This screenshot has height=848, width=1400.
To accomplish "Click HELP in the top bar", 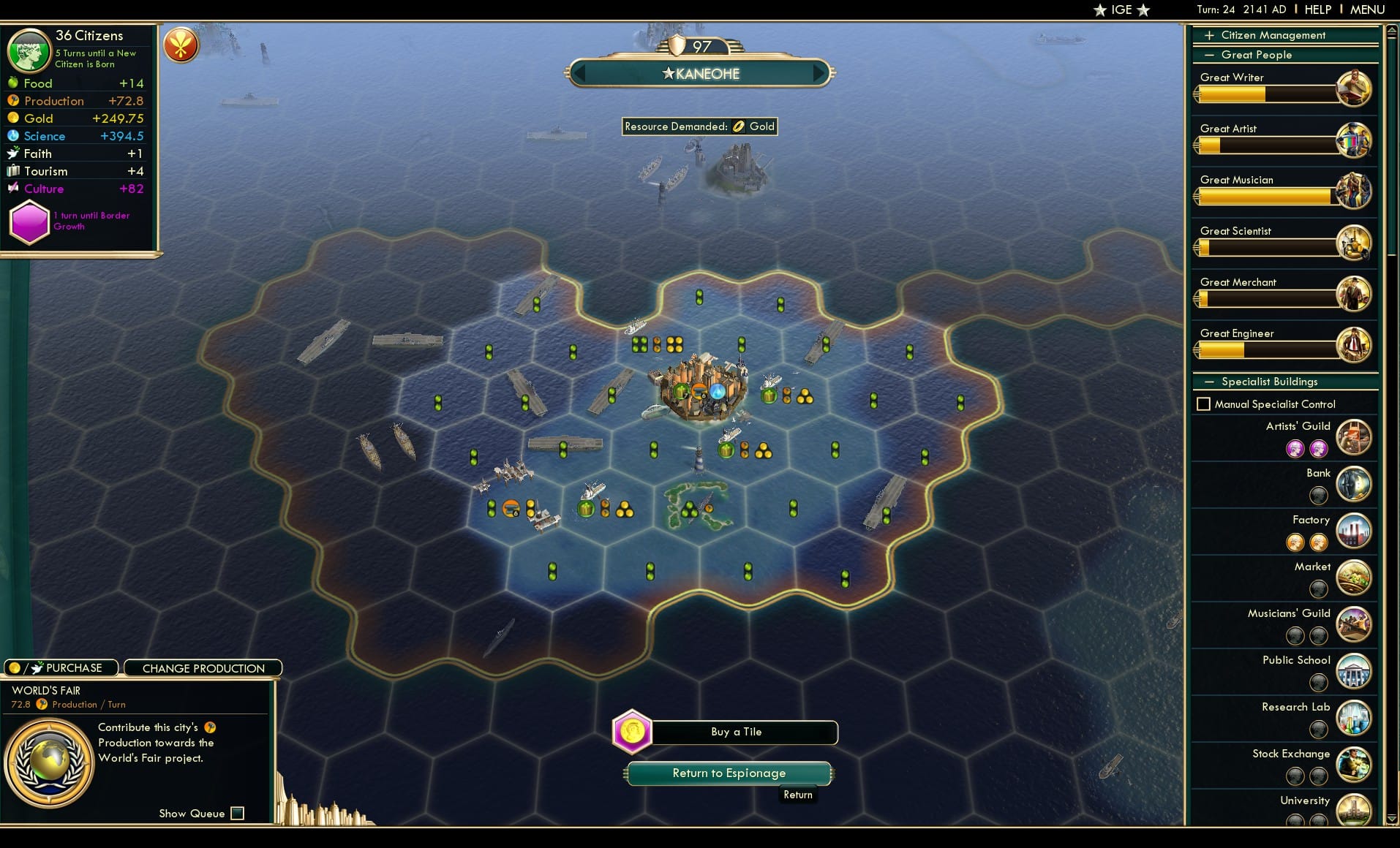I will coord(1317,10).
